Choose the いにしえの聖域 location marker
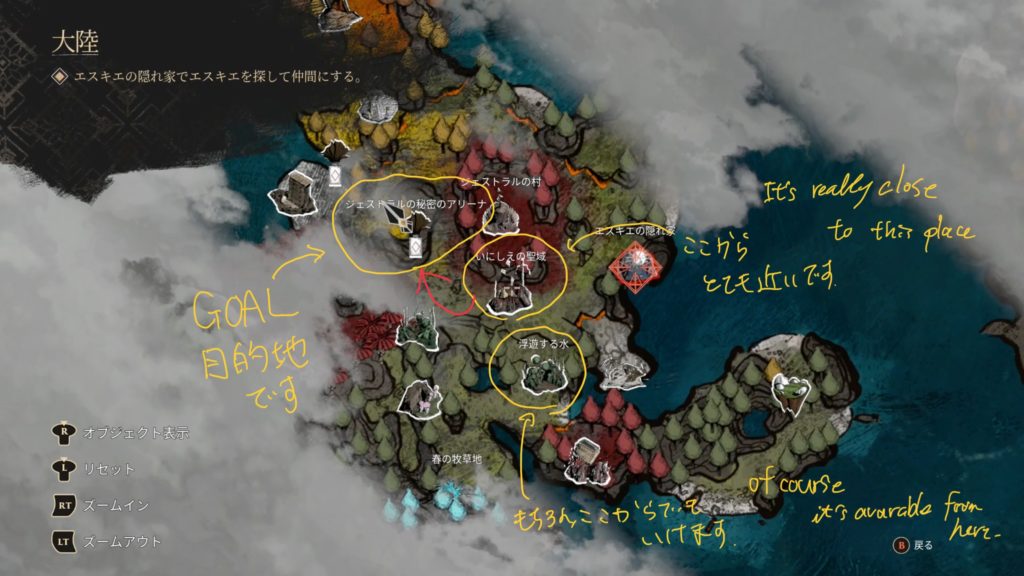The height and width of the screenshot is (576, 1024). click(509, 290)
